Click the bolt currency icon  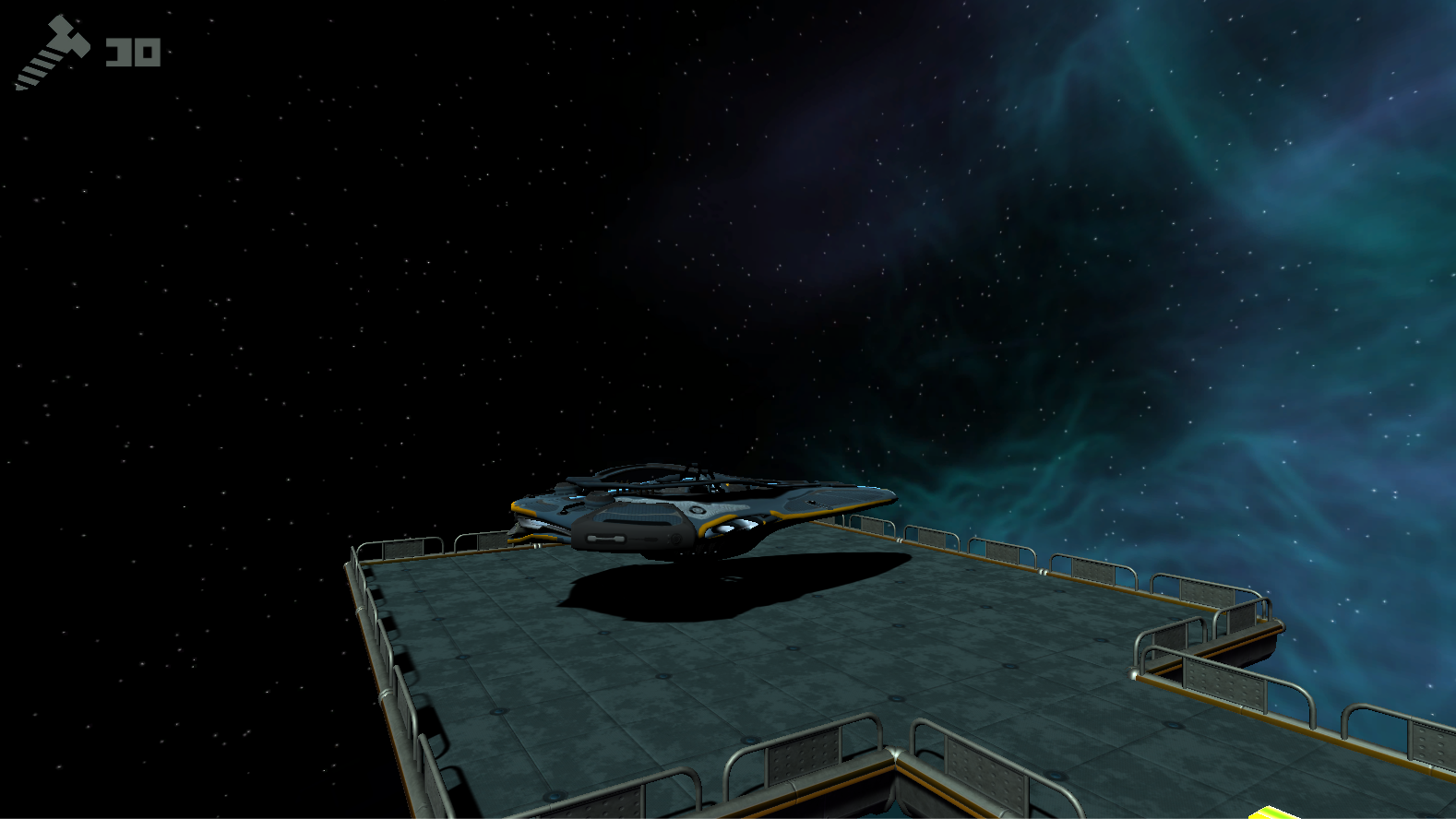(x=52, y=53)
